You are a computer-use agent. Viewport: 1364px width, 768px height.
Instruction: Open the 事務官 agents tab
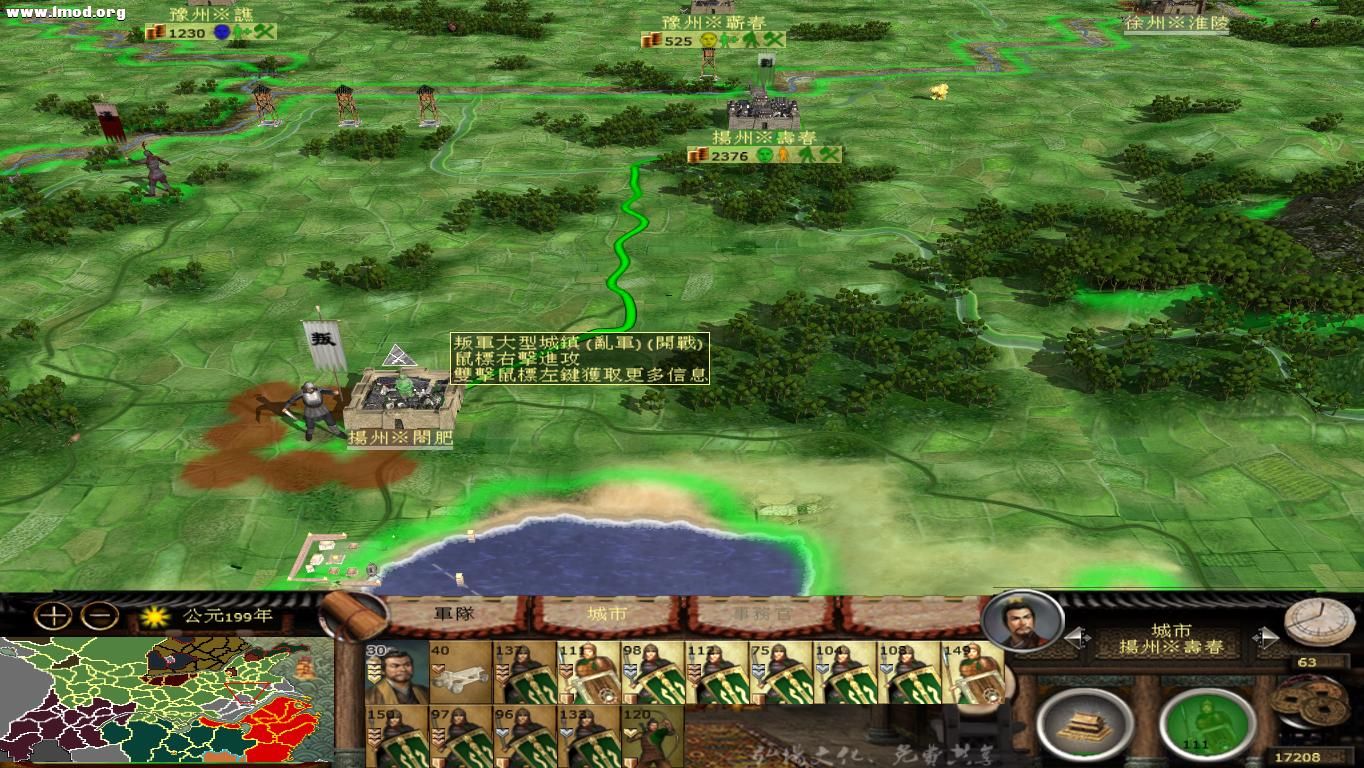point(758,613)
